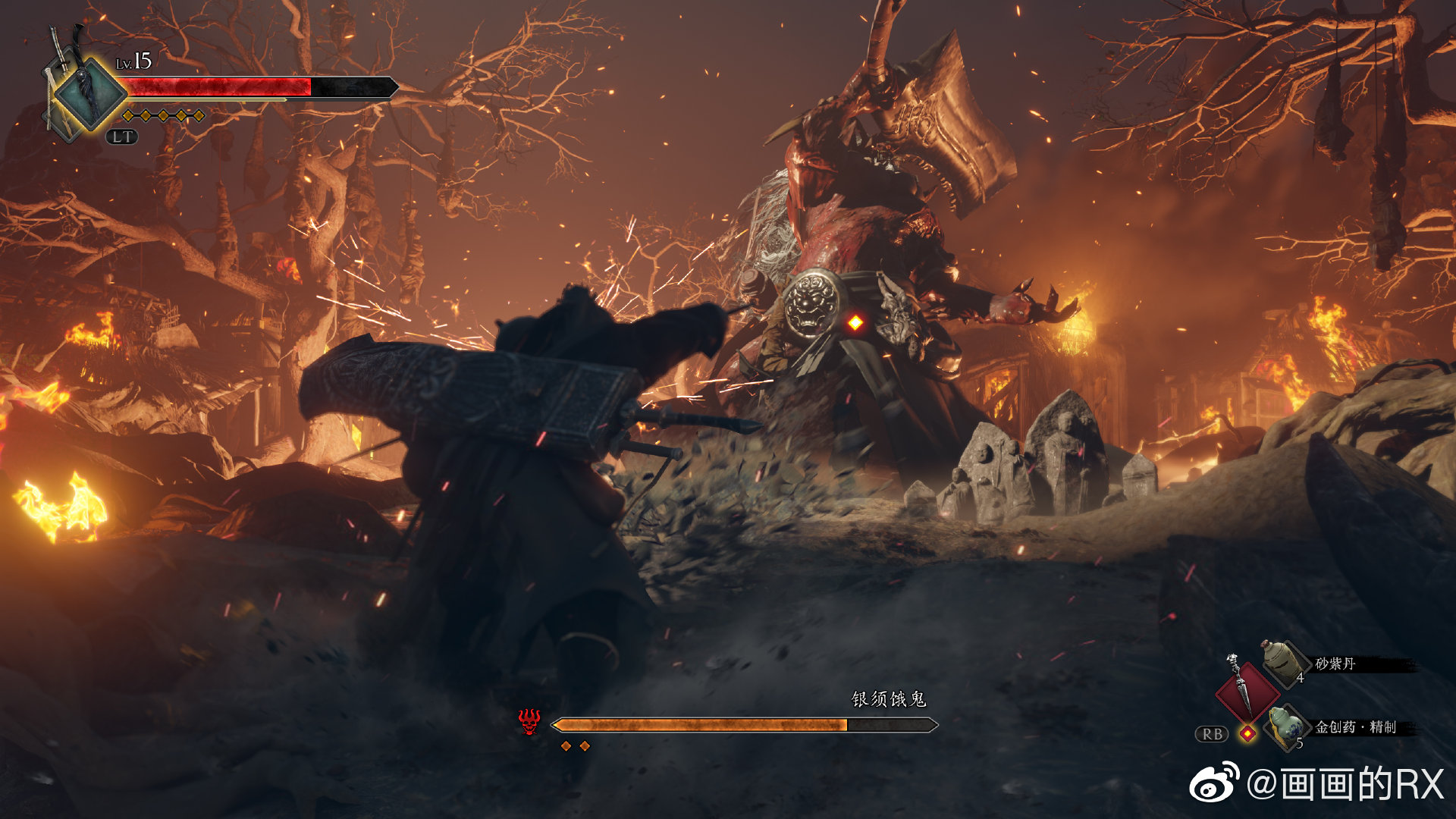
Task: Open the 画画的RX Weibo watermark link
Action: (1317, 783)
